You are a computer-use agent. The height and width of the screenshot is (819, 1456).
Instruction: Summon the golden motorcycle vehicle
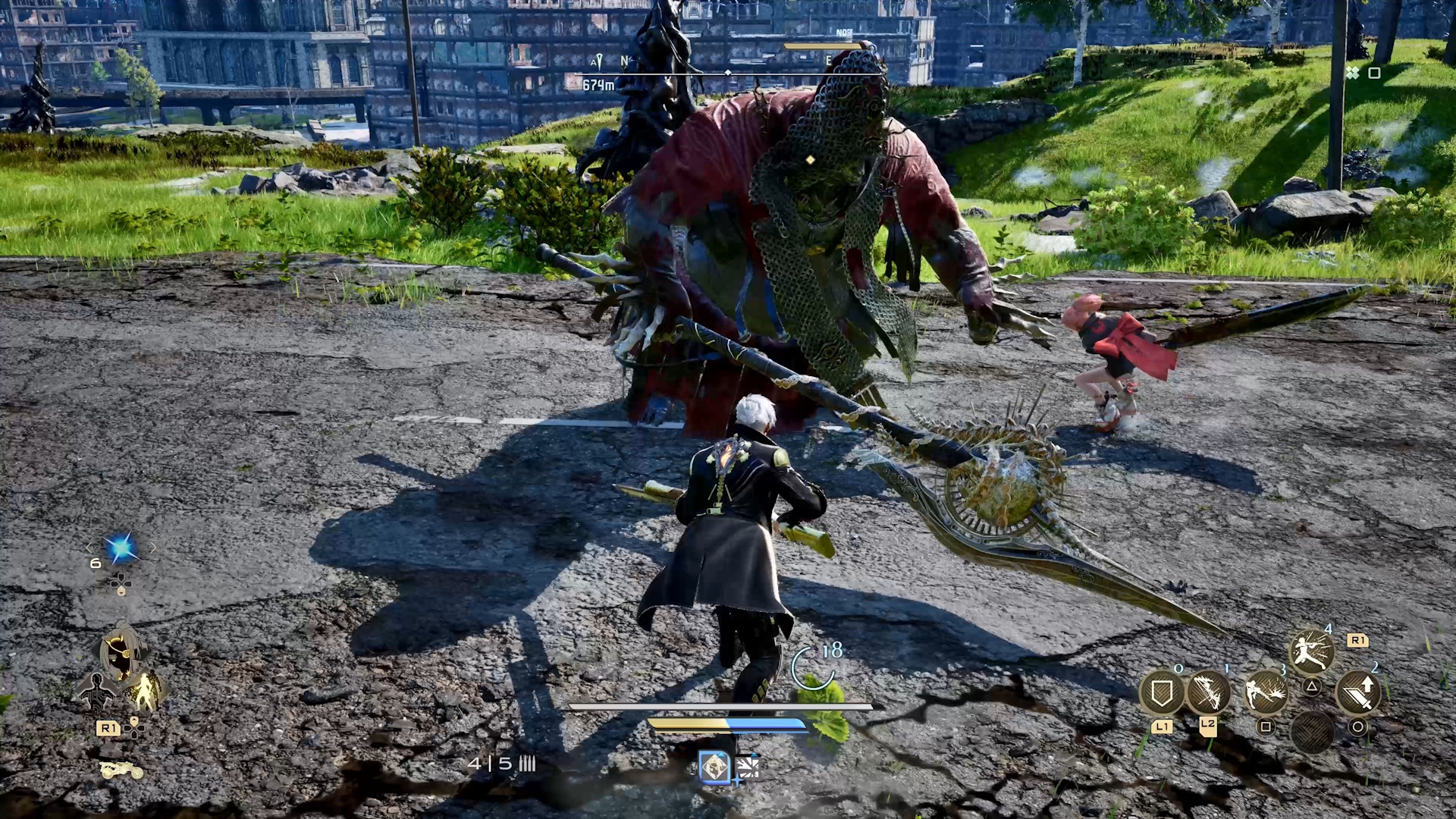coord(121,770)
